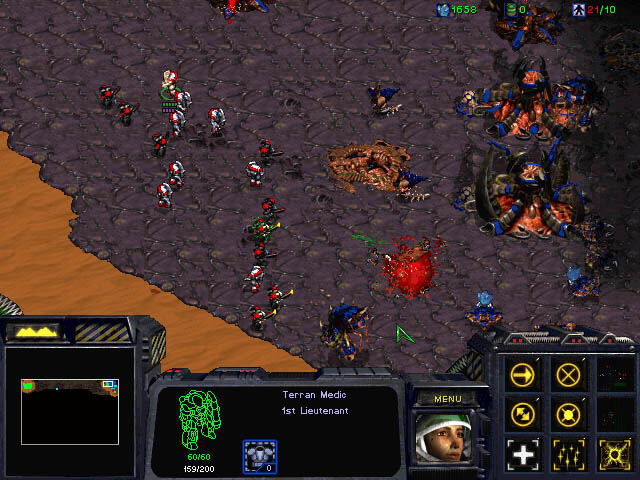
Task: Cast the Restoration ability
Action: (x=569, y=452)
